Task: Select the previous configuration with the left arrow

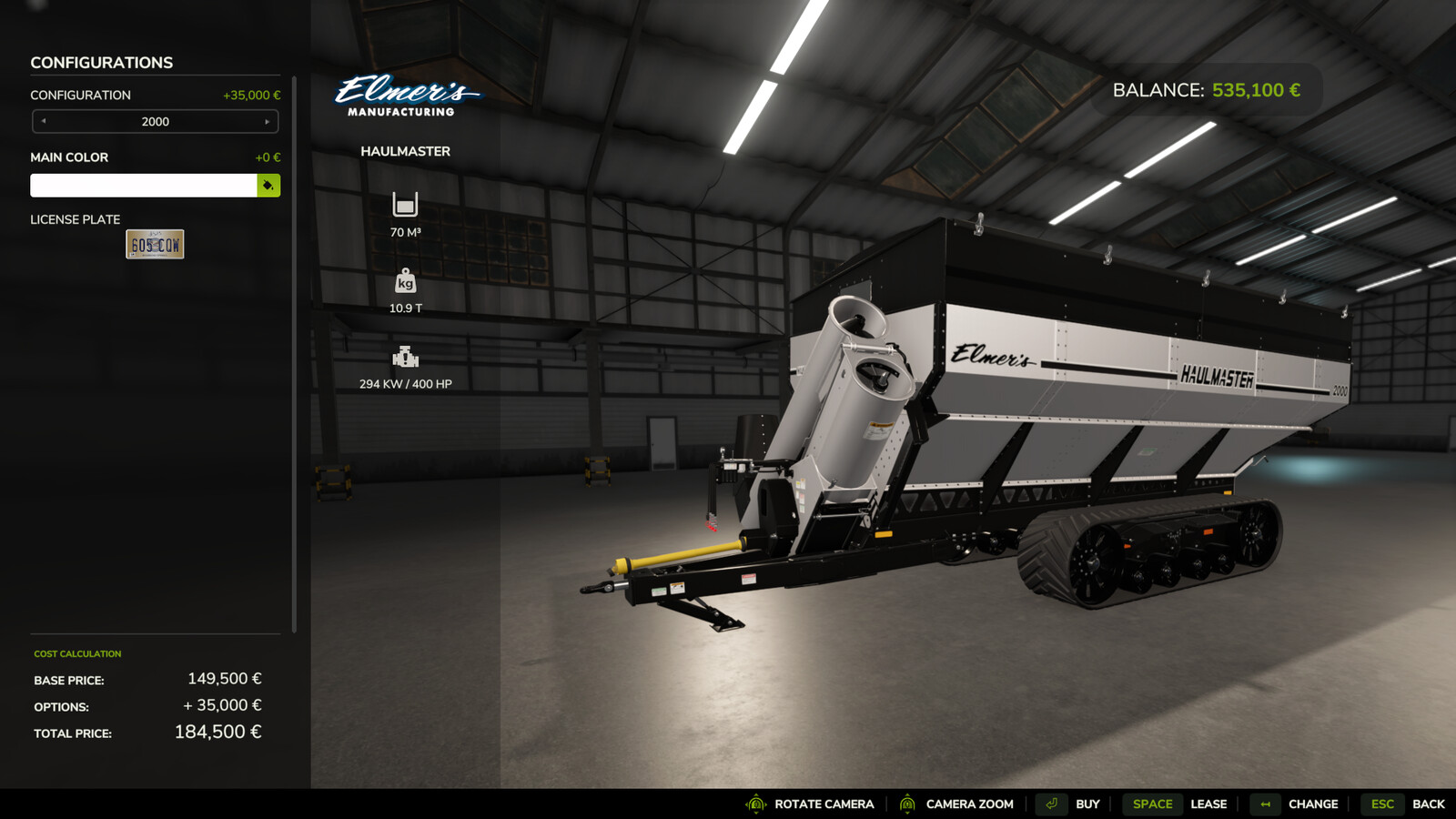Action: point(44,121)
